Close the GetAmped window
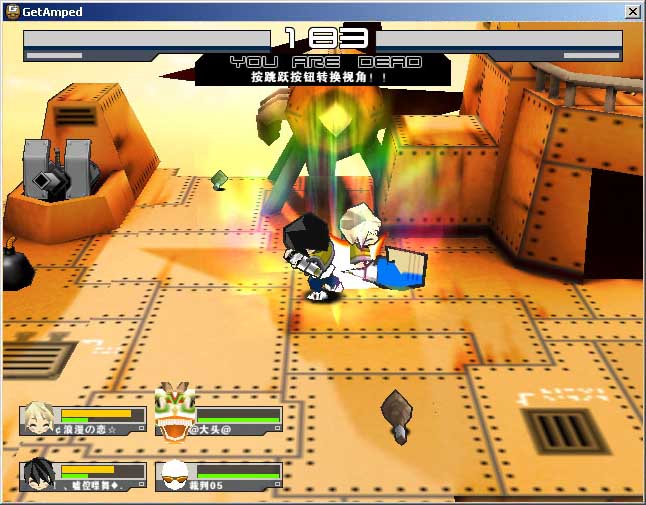 (x=632, y=12)
